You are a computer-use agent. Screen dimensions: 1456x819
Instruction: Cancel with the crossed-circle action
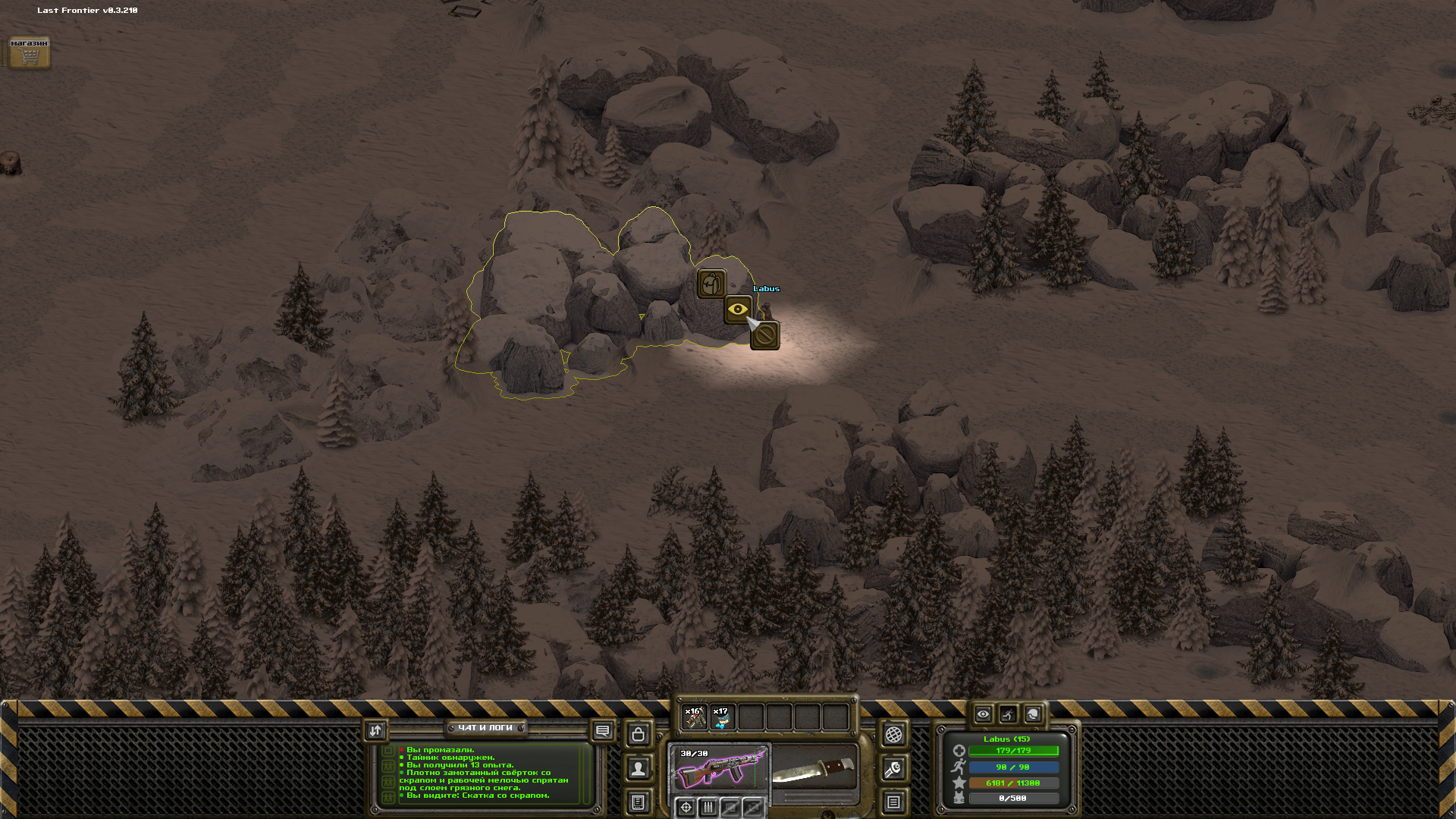pyautogui.click(x=764, y=335)
